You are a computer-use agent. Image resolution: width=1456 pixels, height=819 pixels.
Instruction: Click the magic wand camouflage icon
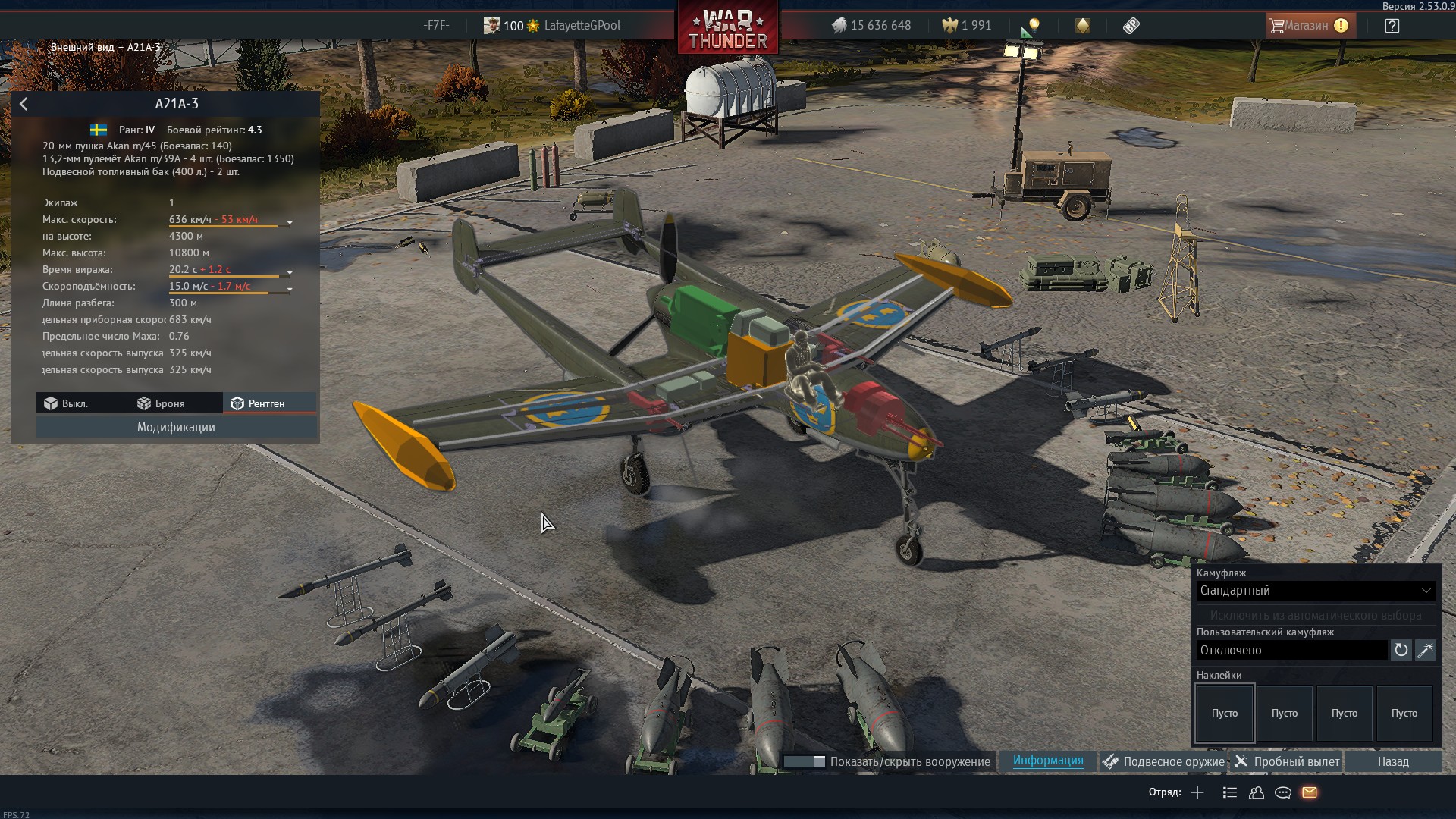(1426, 650)
